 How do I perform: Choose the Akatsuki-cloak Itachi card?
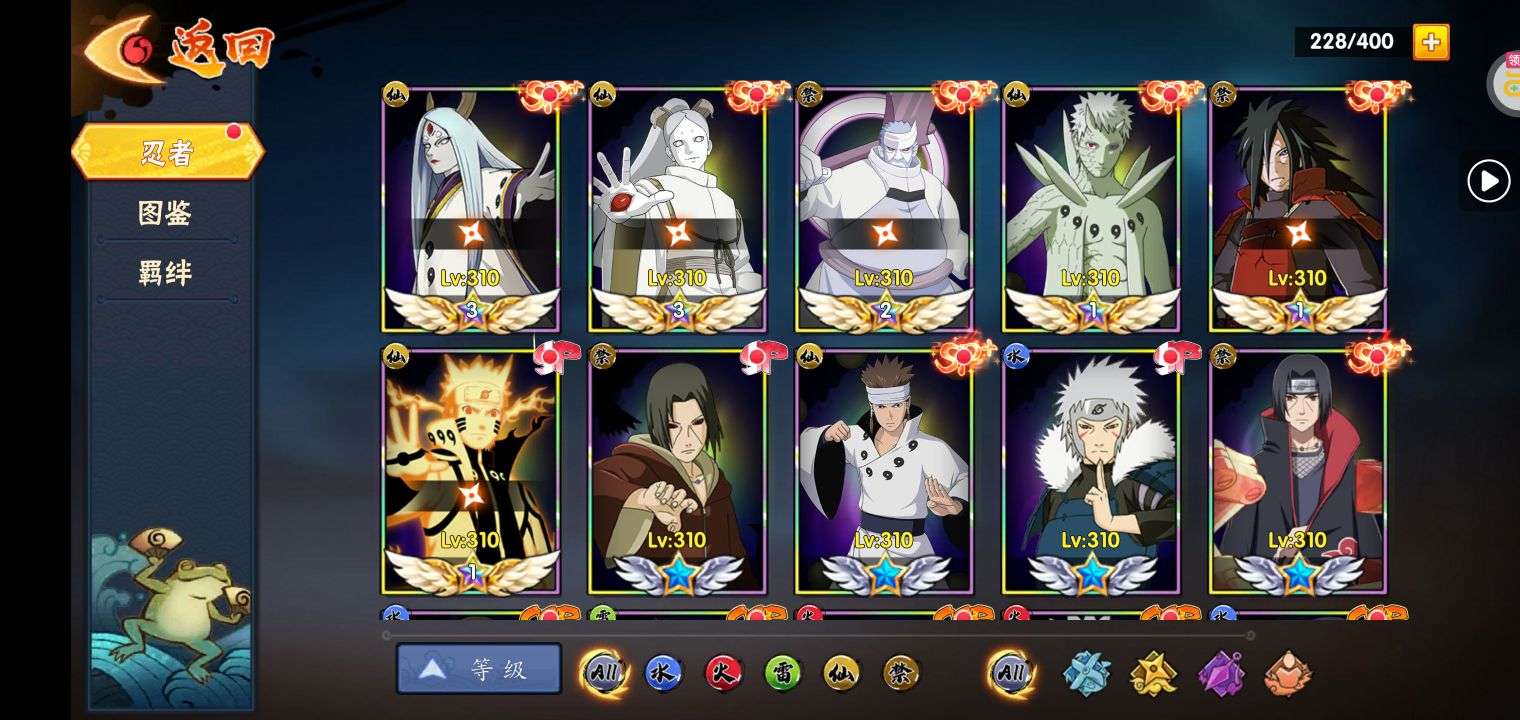point(1298,470)
